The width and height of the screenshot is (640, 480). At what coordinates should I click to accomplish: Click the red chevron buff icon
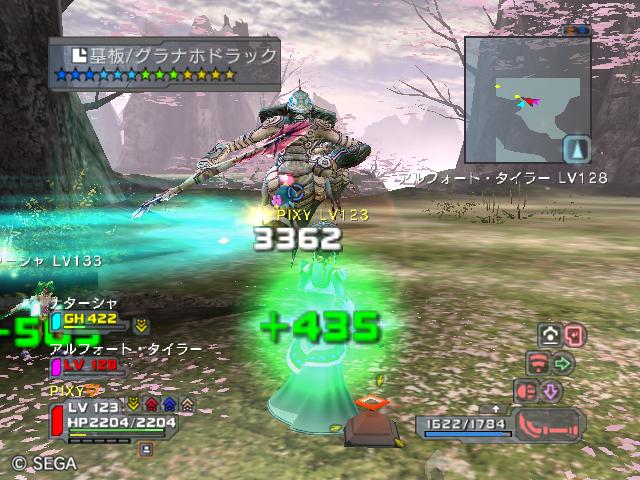[150, 405]
